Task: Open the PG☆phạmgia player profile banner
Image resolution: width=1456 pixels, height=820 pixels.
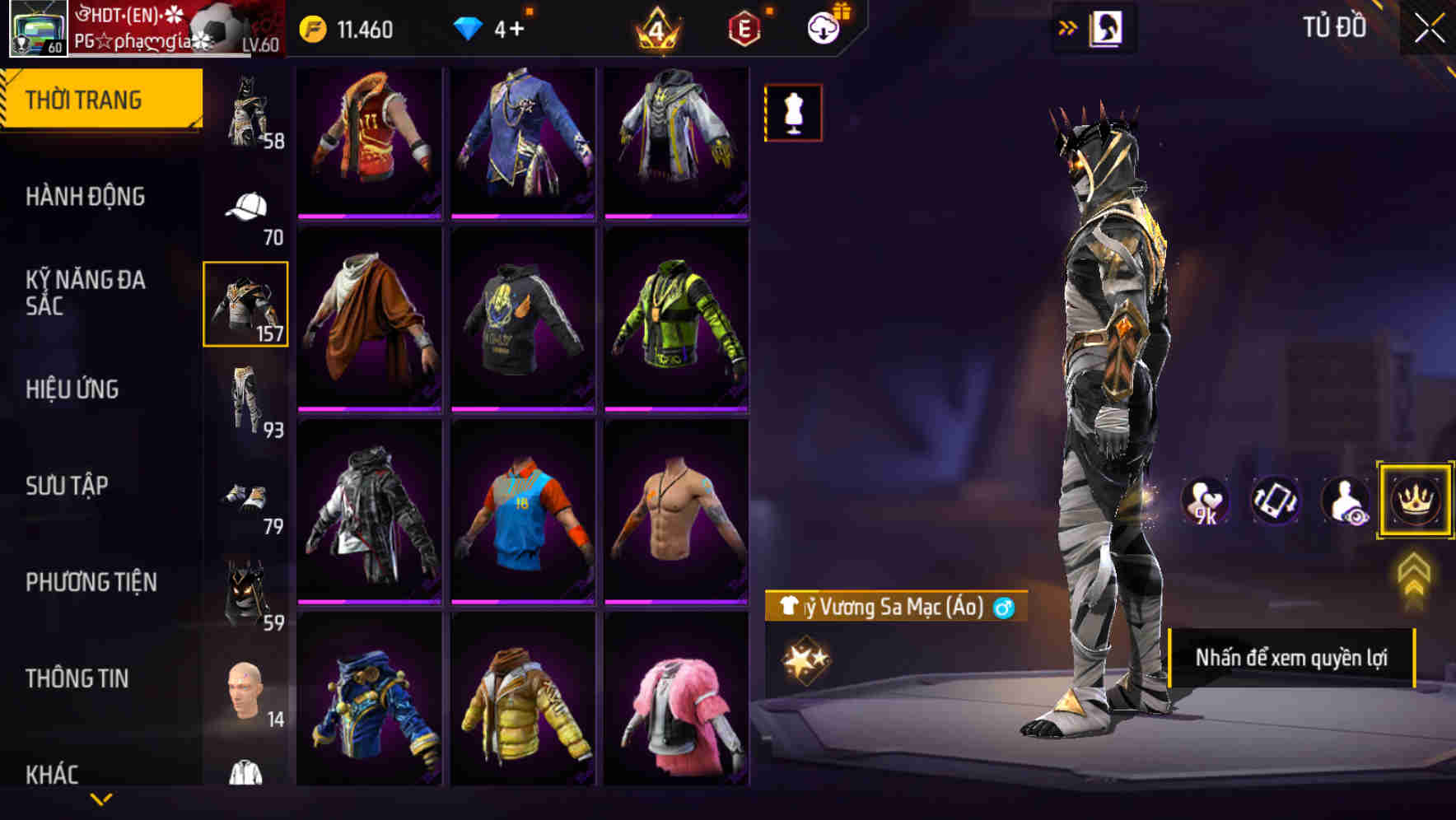Action: (165, 31)
